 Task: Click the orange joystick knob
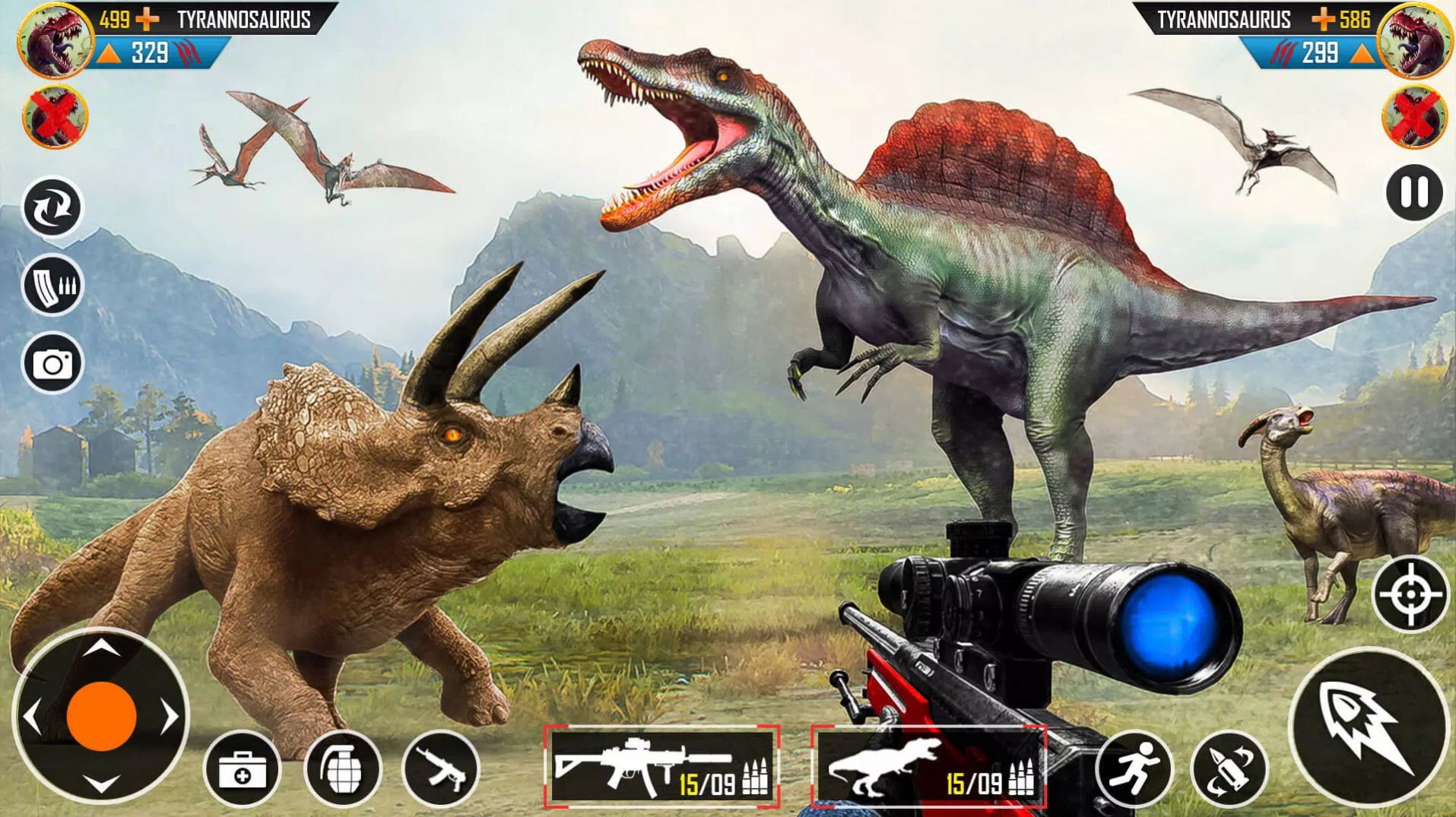point(101,717)
